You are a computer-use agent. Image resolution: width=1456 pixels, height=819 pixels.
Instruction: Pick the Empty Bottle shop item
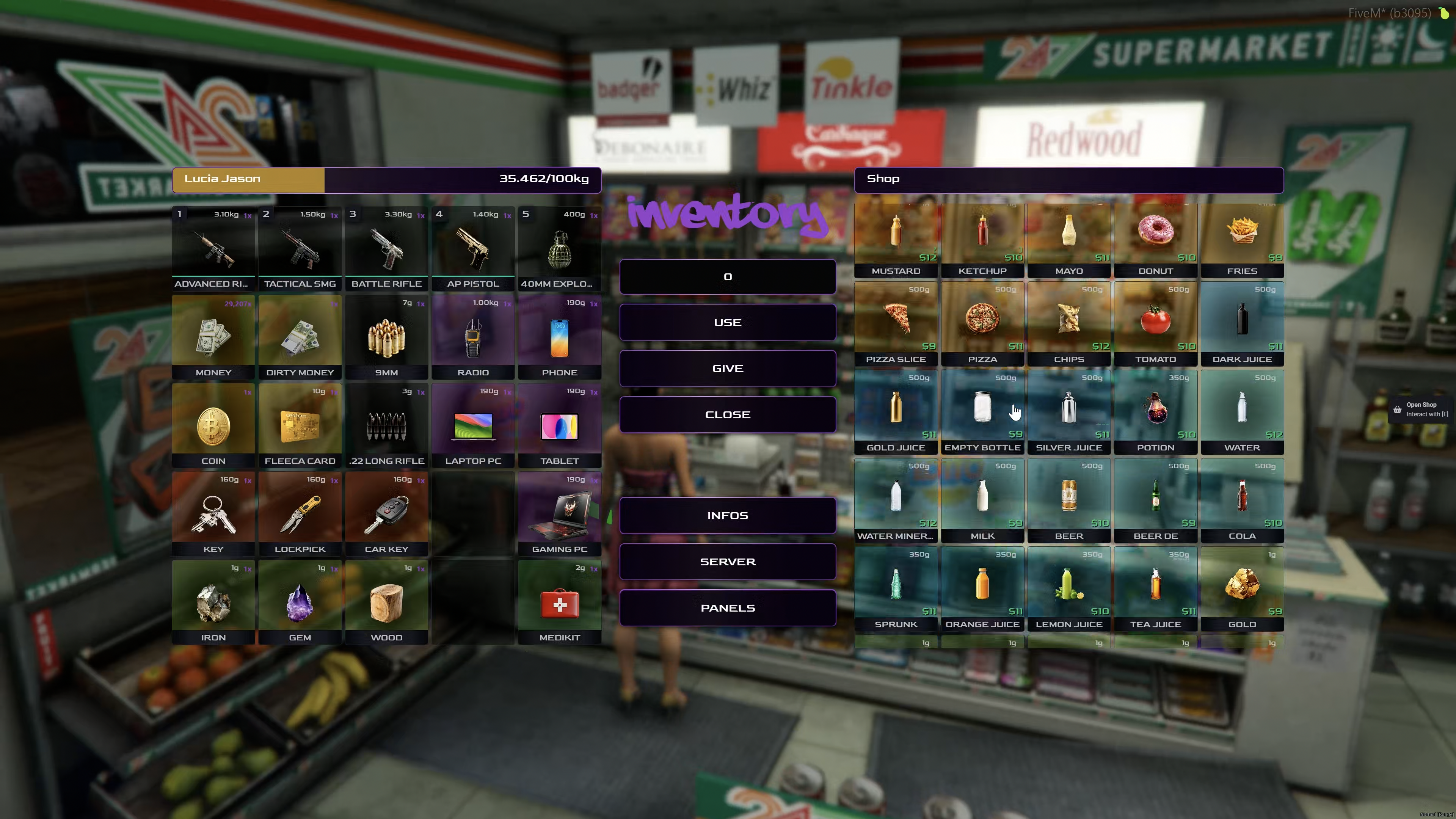(x=982, y=411)
